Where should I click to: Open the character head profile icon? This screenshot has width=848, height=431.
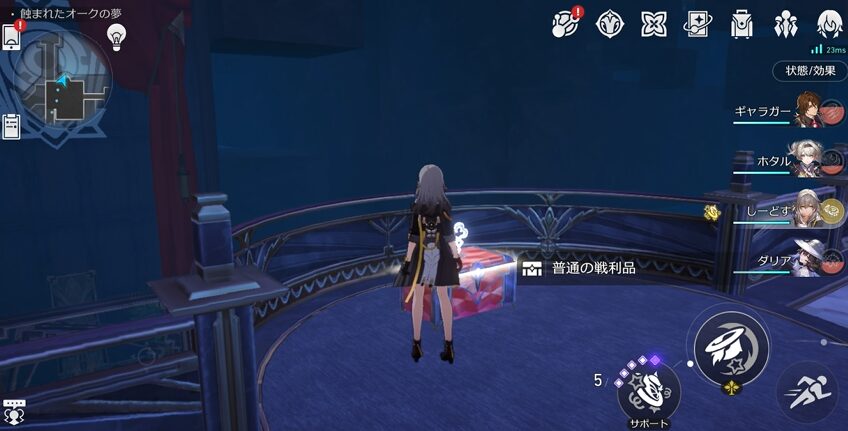click(x=828, y=23)
